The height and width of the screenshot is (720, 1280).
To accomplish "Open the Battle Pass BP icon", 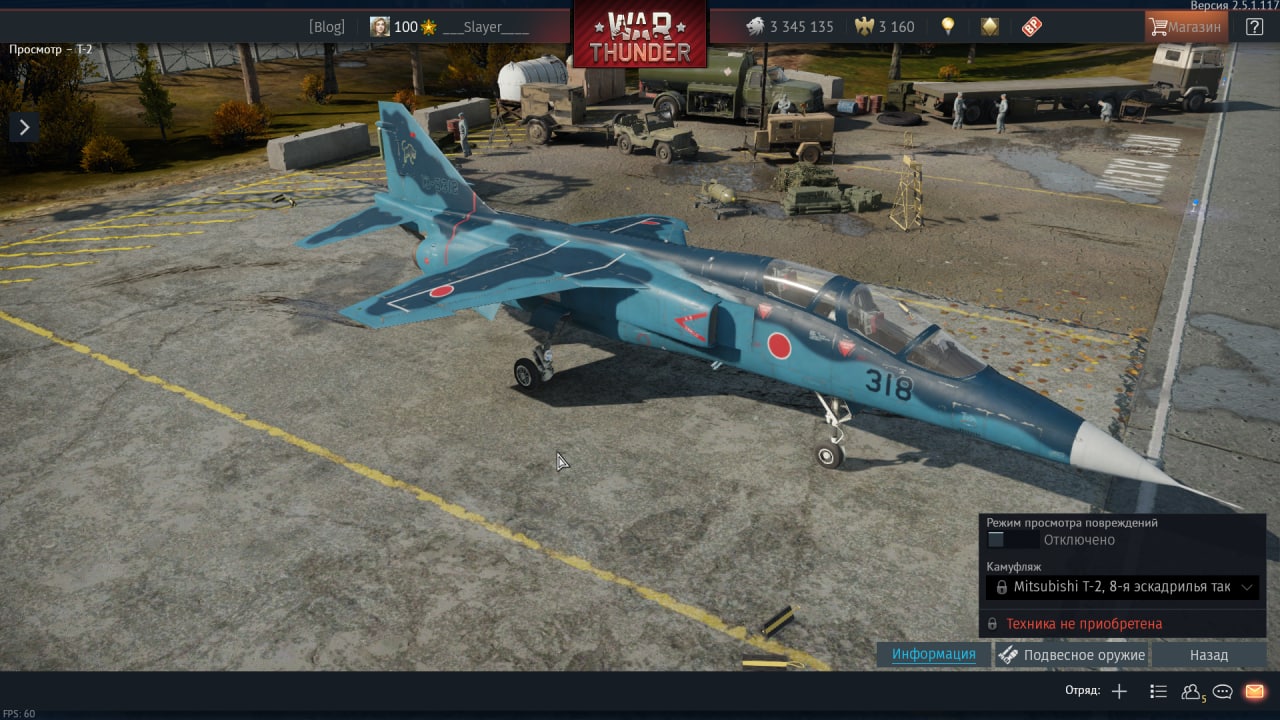I will click(x=1032, y=27).
